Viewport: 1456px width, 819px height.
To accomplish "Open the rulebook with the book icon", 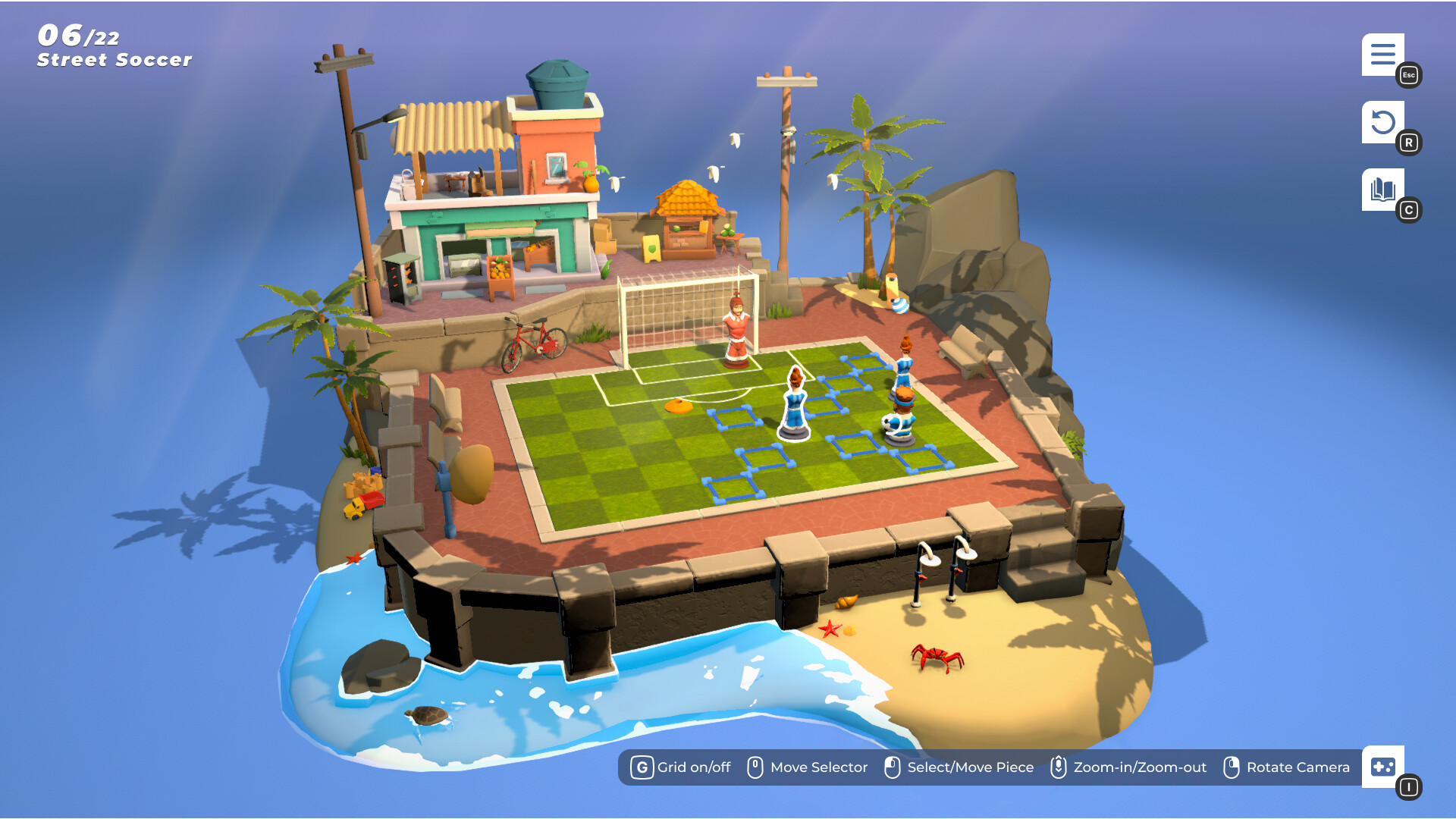I will (1382, 190).
